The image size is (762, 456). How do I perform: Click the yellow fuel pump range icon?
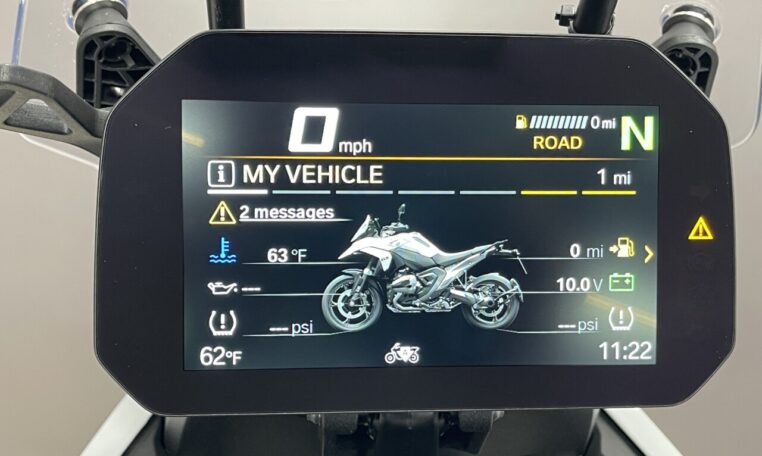[x=626, y=249]
